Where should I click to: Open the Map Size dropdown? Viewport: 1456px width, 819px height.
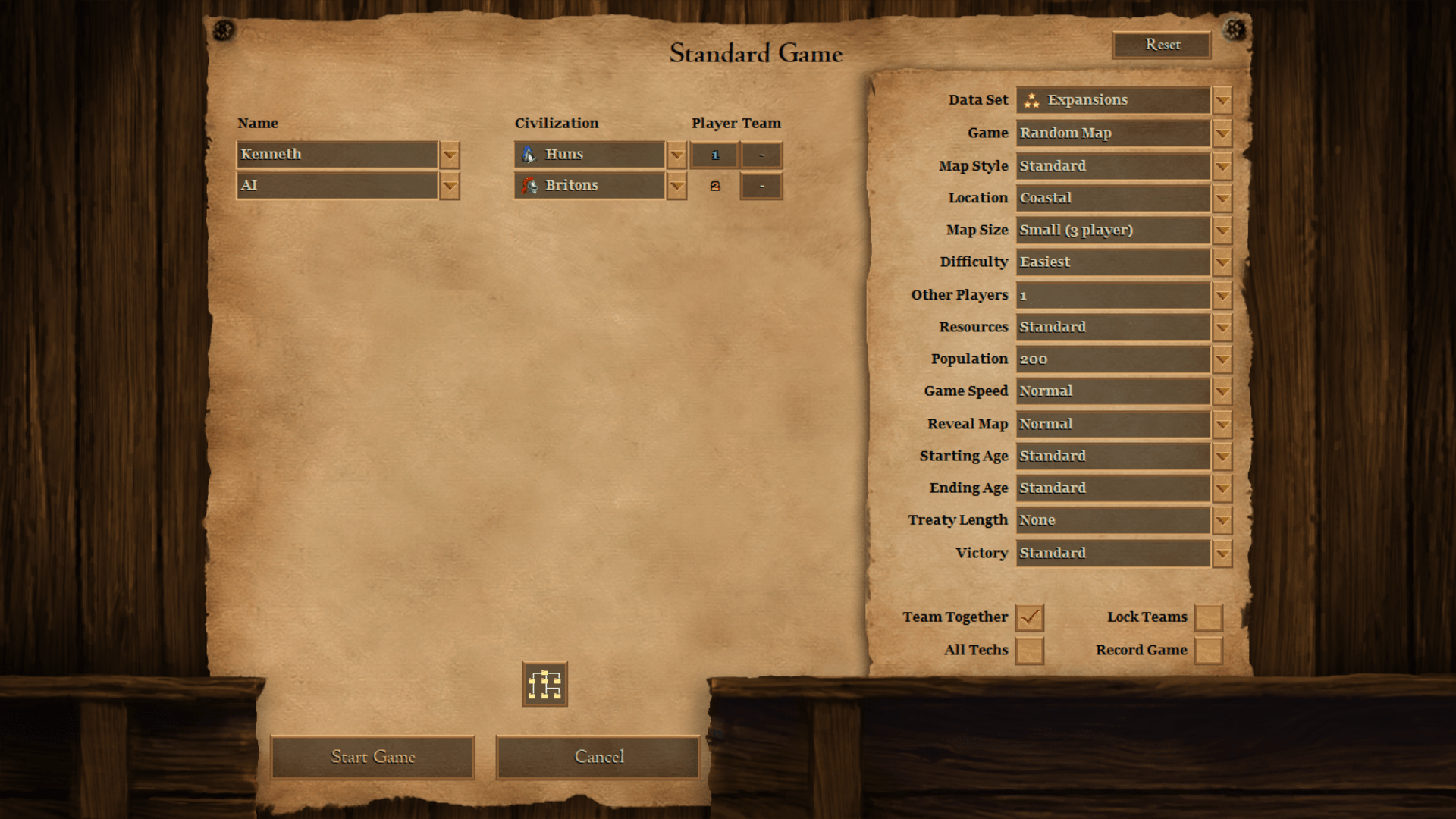tap(1222, 231)
